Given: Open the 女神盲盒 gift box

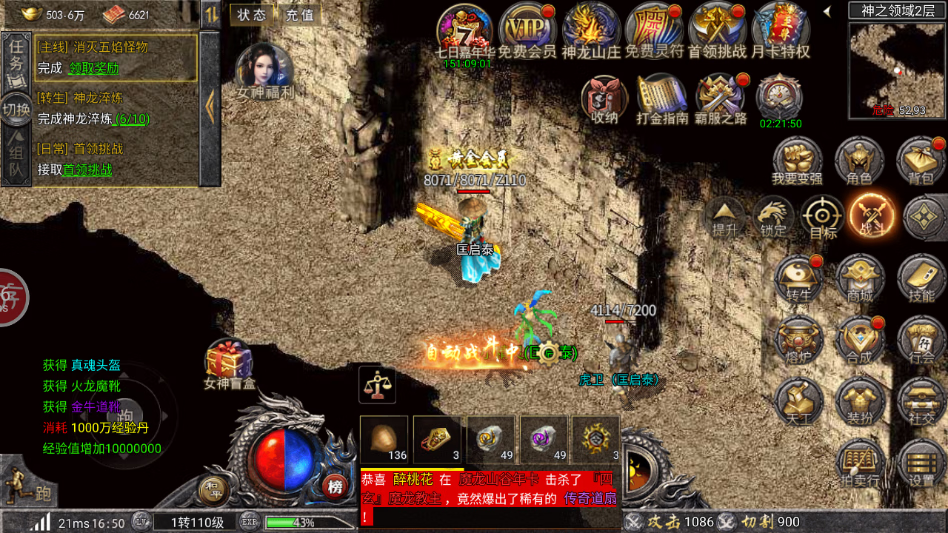Looking at the screenshot, I should click(229, 364).
